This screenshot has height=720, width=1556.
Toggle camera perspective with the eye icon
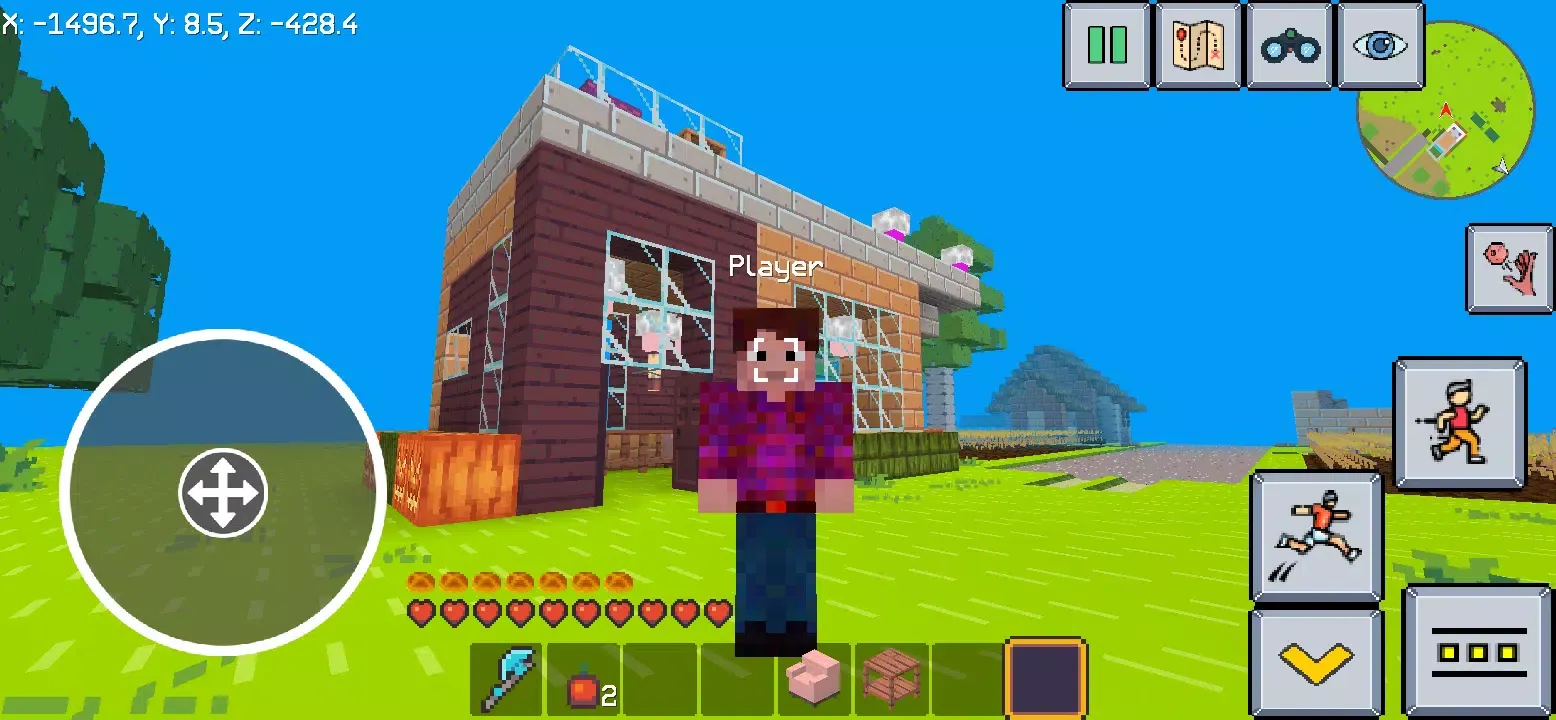(x=1380, y=45)
